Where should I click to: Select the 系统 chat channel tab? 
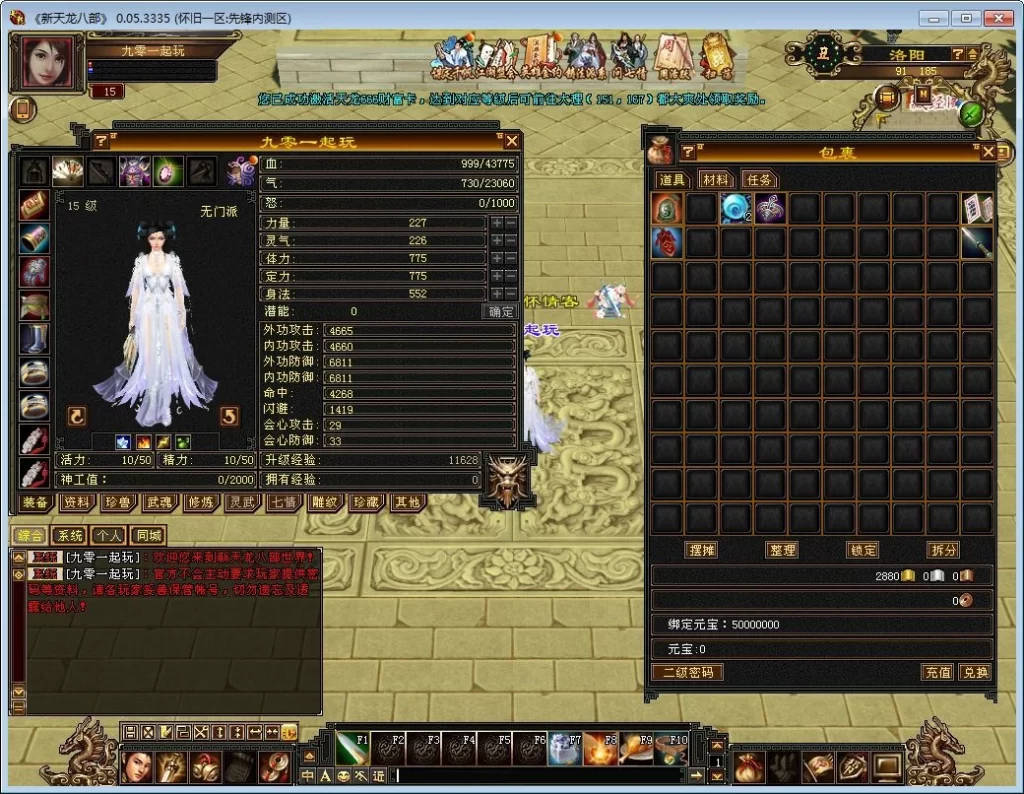69,536
